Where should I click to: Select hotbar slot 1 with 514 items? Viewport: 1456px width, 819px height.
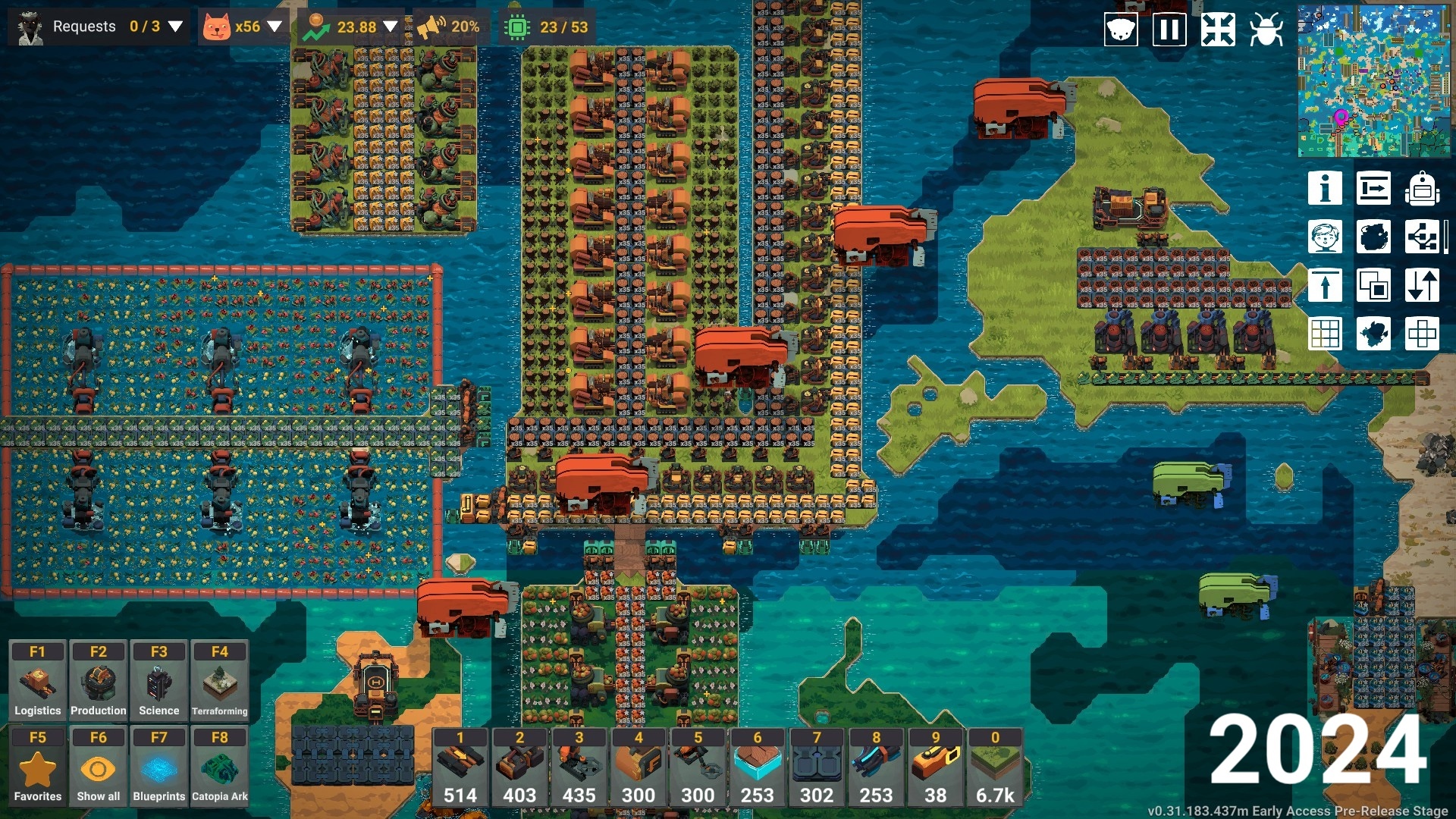point(460,767)
